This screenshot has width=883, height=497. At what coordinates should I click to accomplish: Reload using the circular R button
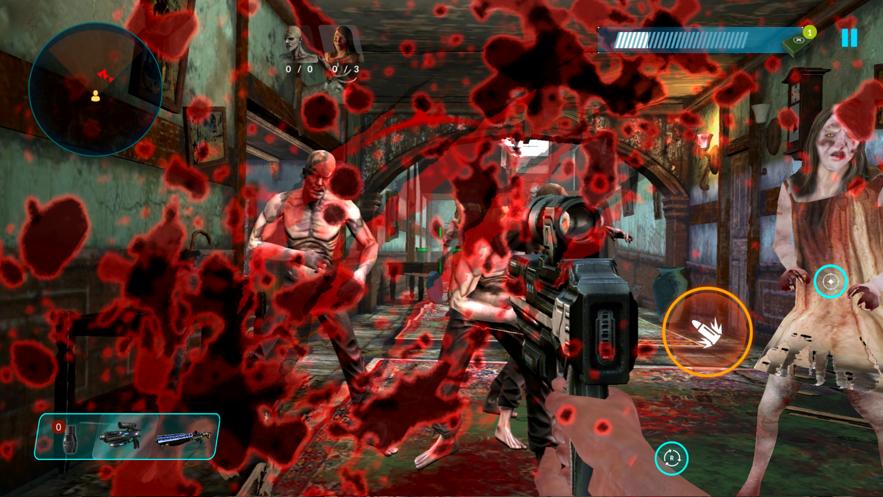pos(672,458)
